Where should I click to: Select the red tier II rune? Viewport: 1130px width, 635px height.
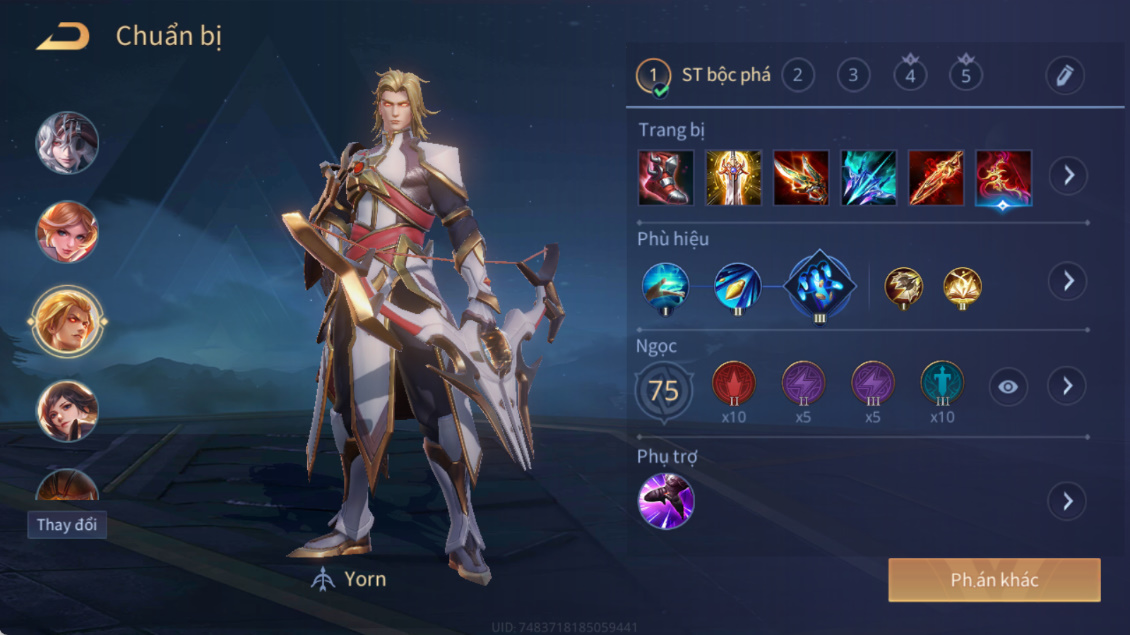733,384
